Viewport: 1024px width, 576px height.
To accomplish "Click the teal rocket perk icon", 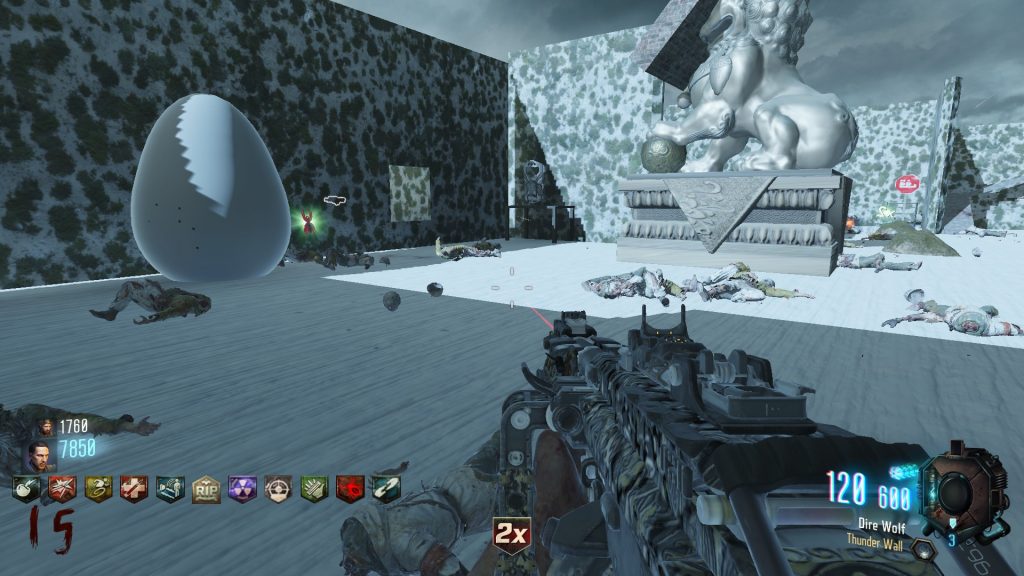I will pos(386,489).
